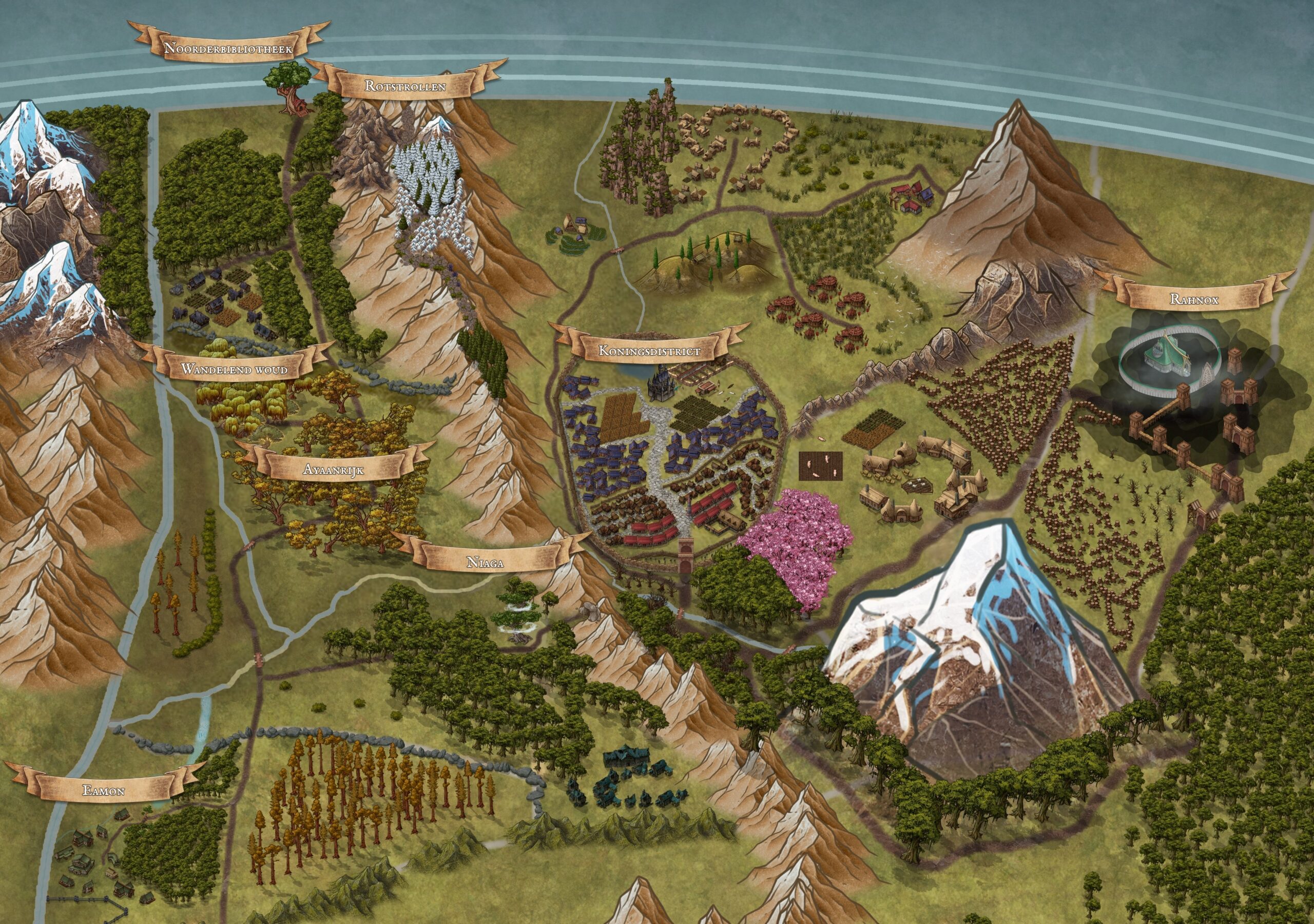
Task: Select the Eamon map banner
Action: tap(104, 791)
